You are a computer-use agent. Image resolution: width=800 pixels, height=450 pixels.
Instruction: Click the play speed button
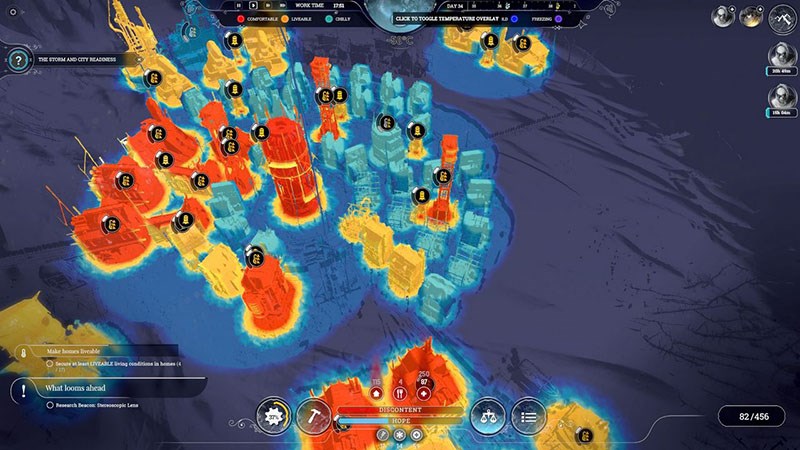(x=253, y=6)
